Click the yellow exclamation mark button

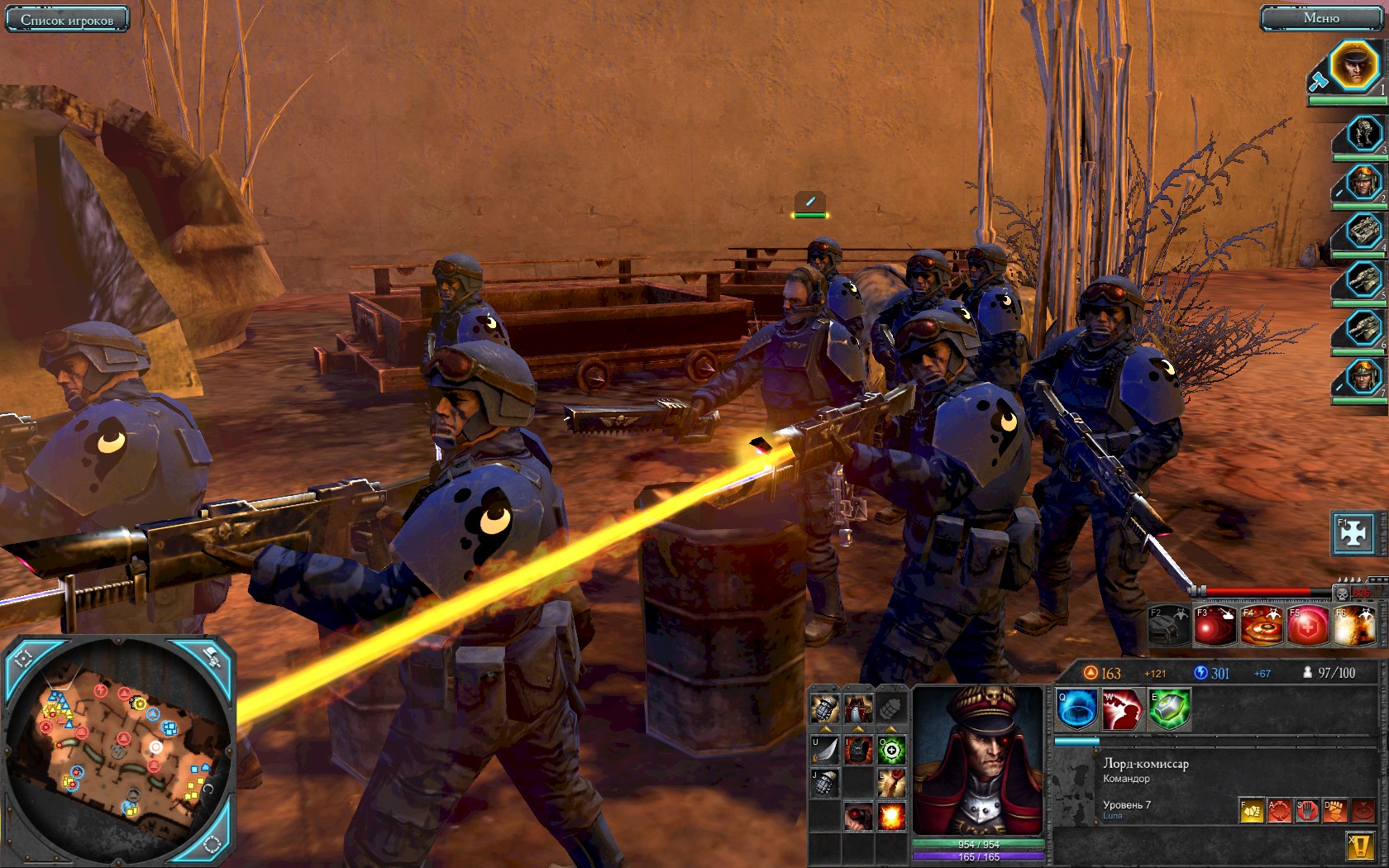point(1360,847)
